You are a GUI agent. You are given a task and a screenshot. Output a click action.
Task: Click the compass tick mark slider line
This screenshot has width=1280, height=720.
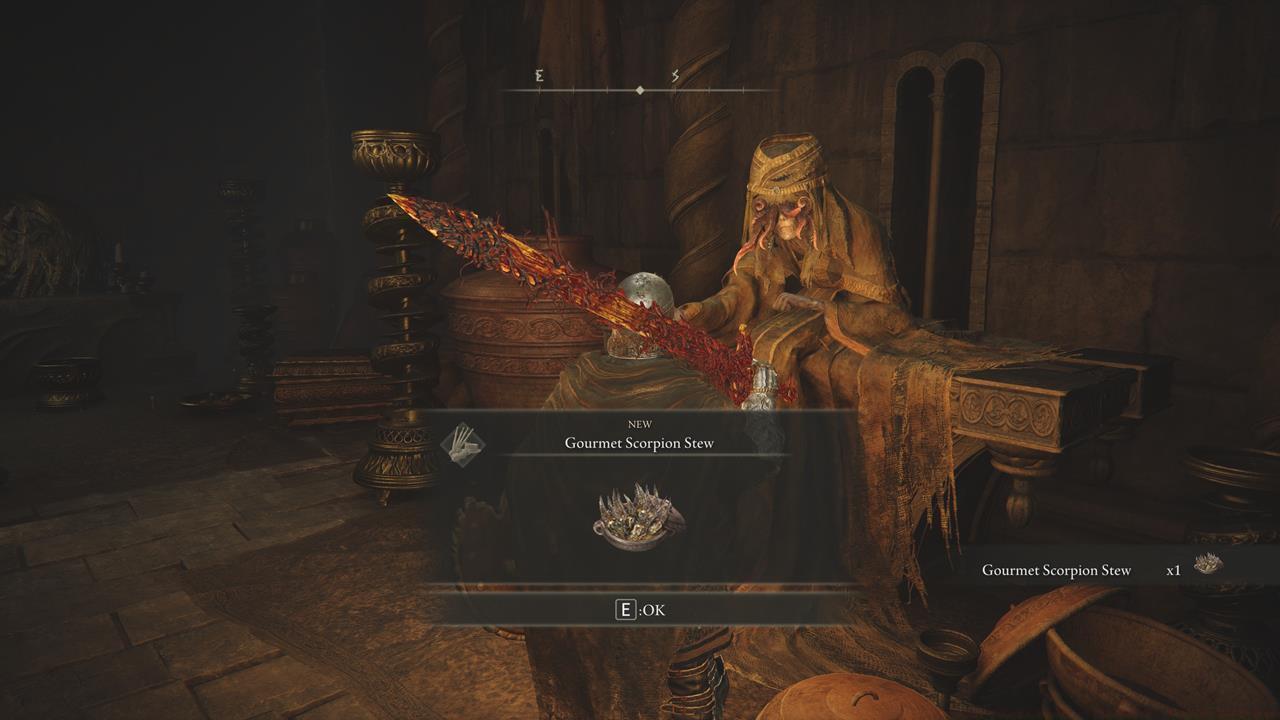(x=640, y=88)
